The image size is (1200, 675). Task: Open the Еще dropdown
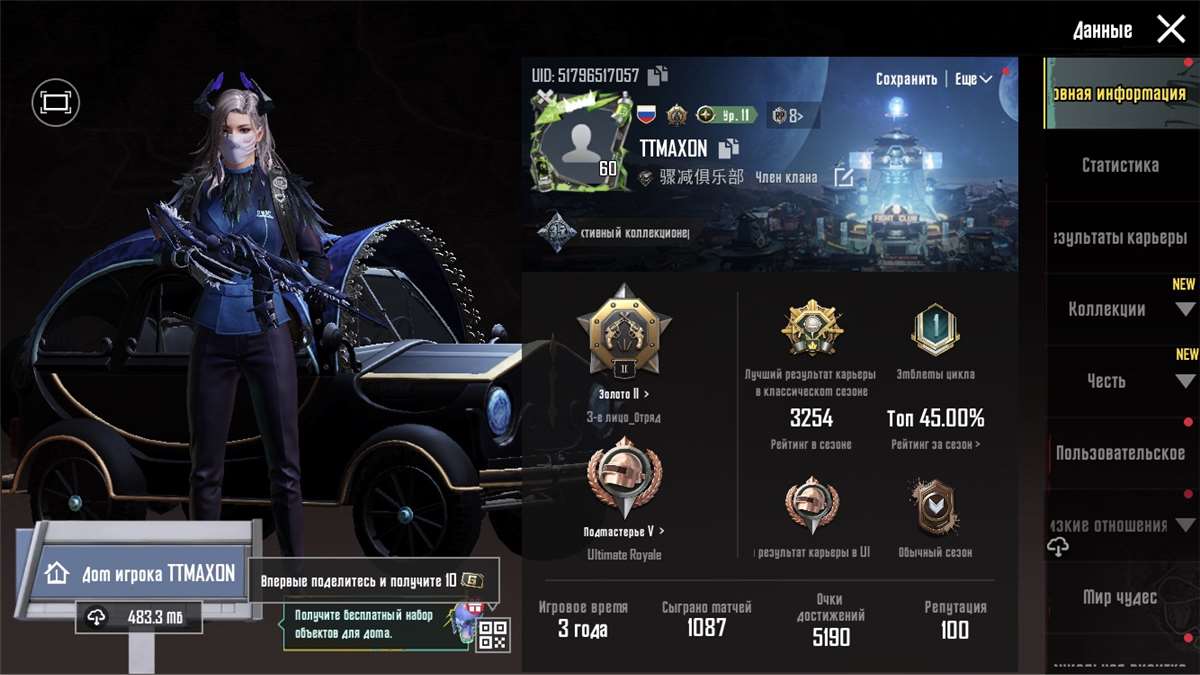point(972,79)
